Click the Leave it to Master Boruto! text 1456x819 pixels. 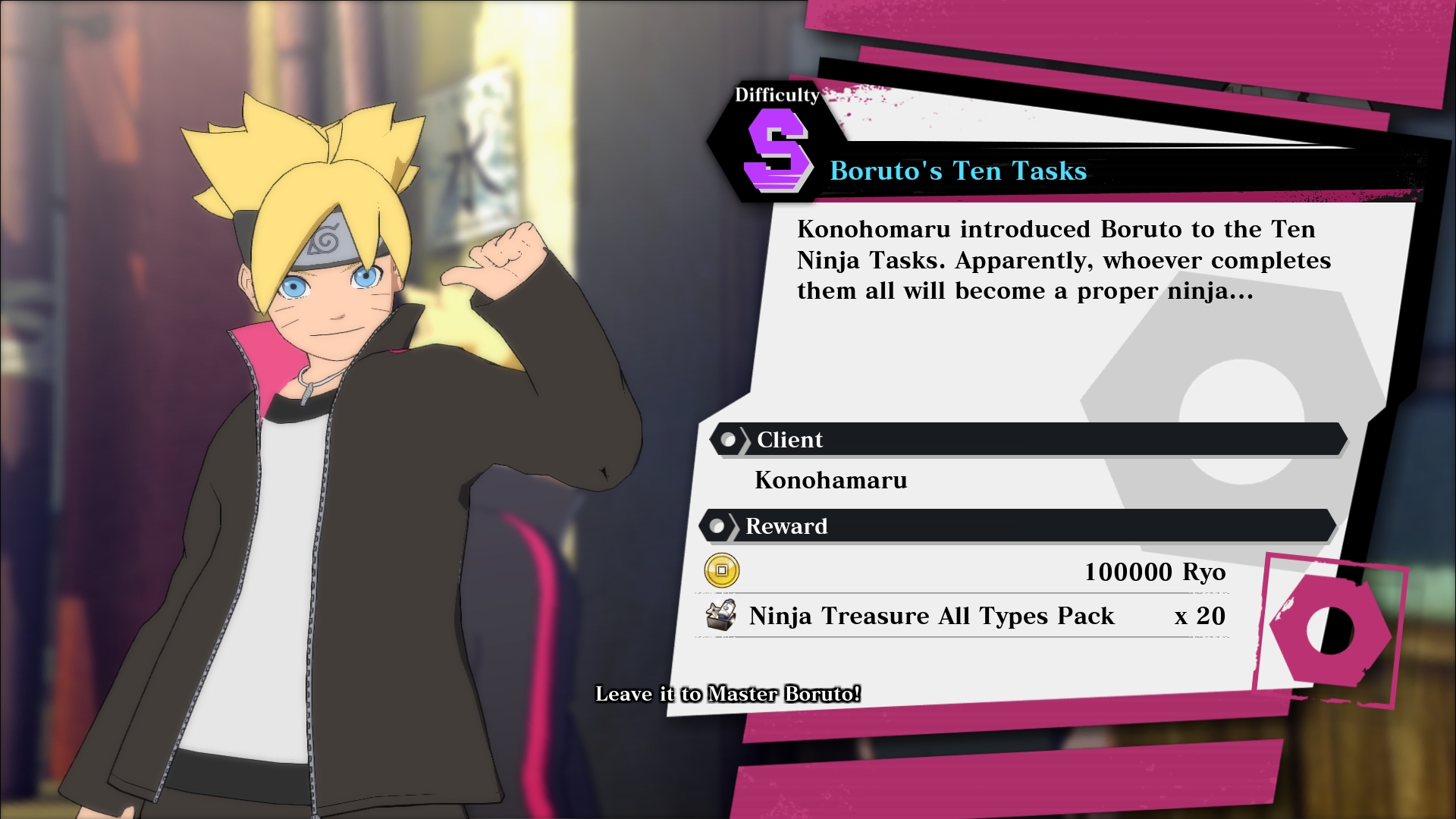click(x=727, y=692)
